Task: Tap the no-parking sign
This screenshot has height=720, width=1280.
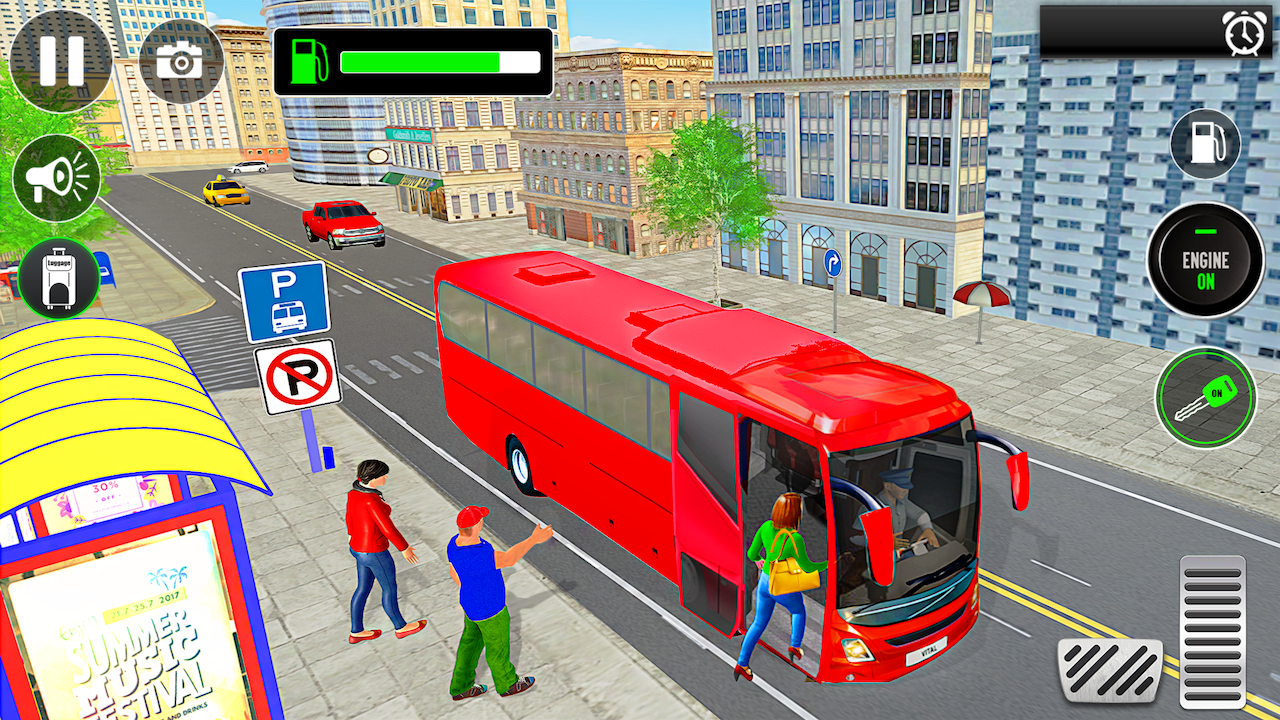Action: [299, 378]
